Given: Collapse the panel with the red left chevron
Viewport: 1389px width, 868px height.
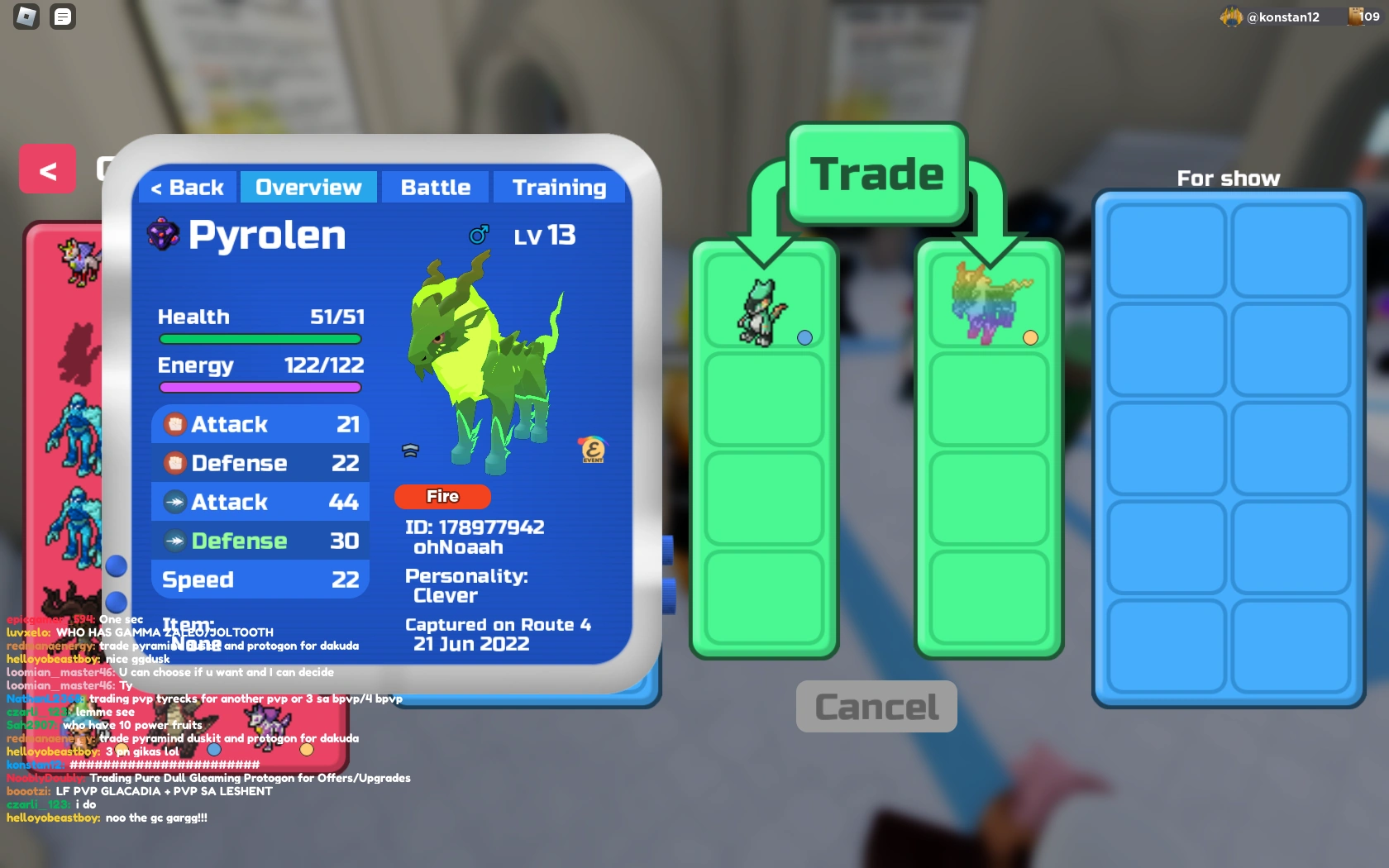Looking at the screenshot, I should (47, 169).
